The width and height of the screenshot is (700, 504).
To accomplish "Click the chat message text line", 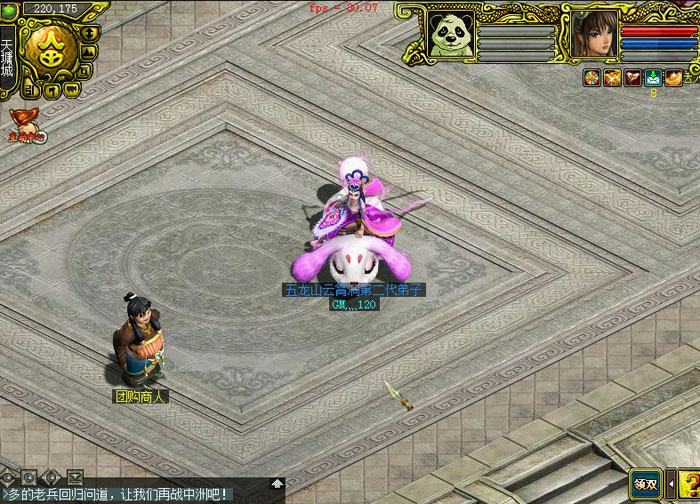I will (x=120, y=494).
